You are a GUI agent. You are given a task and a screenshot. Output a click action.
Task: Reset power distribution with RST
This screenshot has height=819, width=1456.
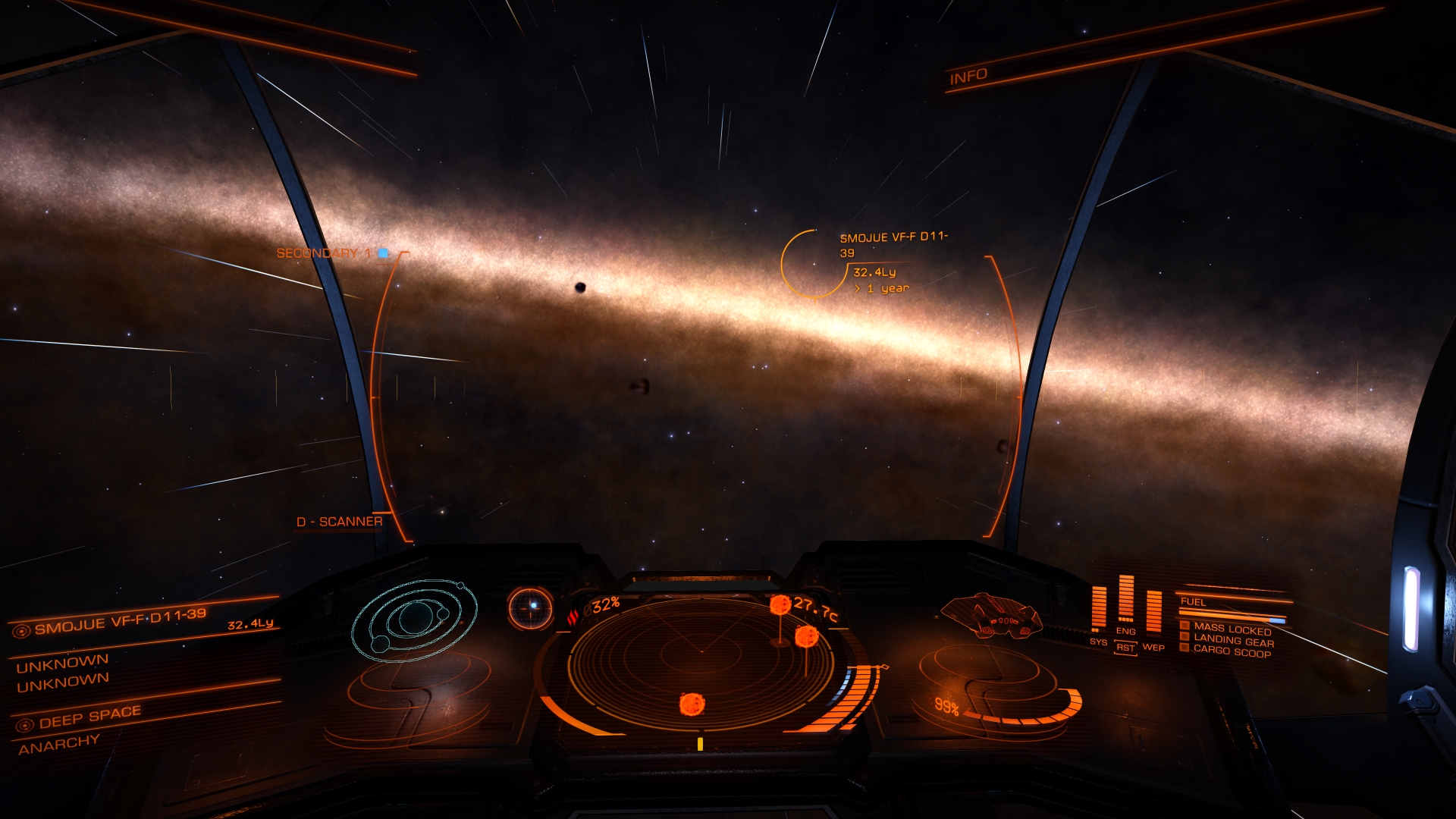tap(1125, 648)
